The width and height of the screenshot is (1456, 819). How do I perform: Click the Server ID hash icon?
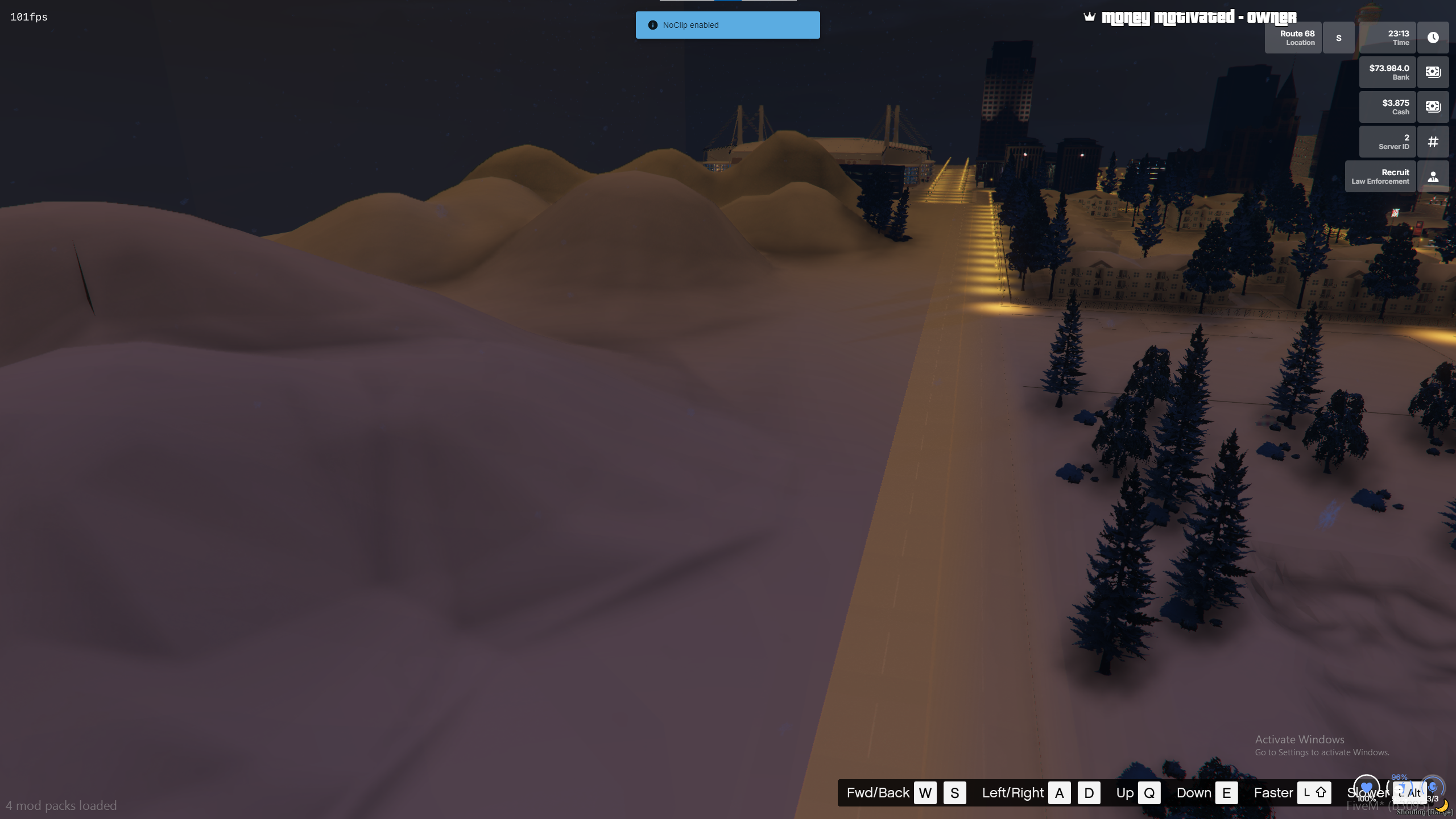pos(1433,142)
